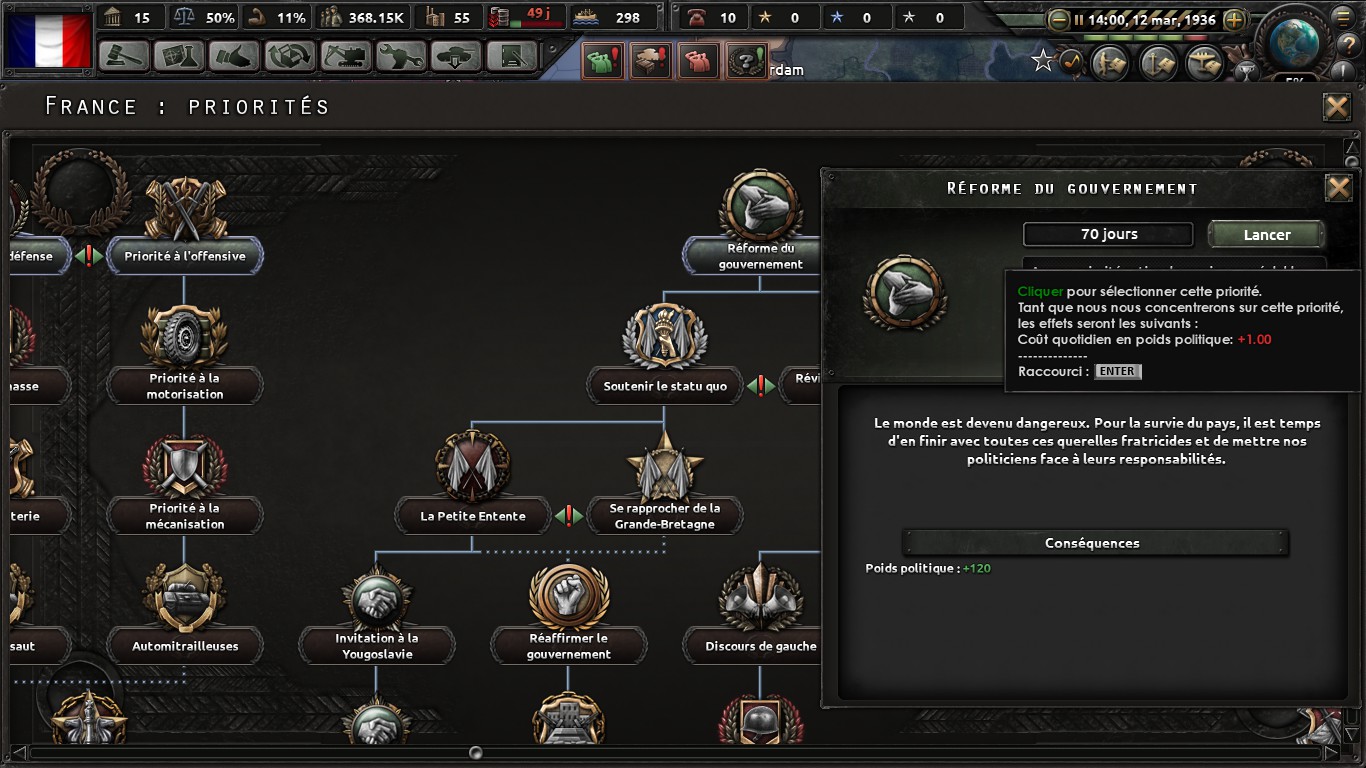Image resolution: width=1366 pixels, height=768 pixels.
Task: Close the France priorités window
Action: [1337, 107]
